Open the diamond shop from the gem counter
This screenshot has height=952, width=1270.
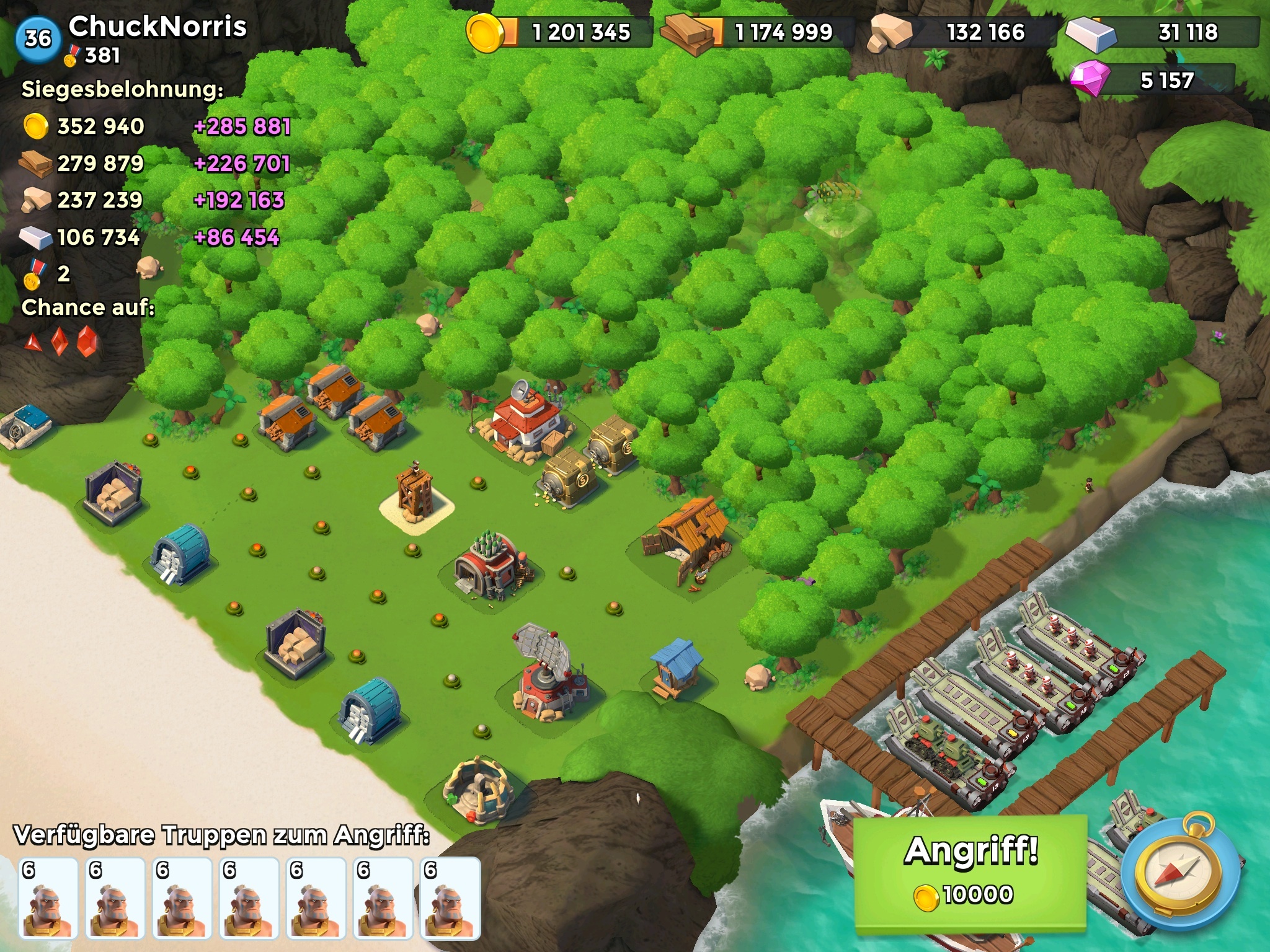point(1152,80)
